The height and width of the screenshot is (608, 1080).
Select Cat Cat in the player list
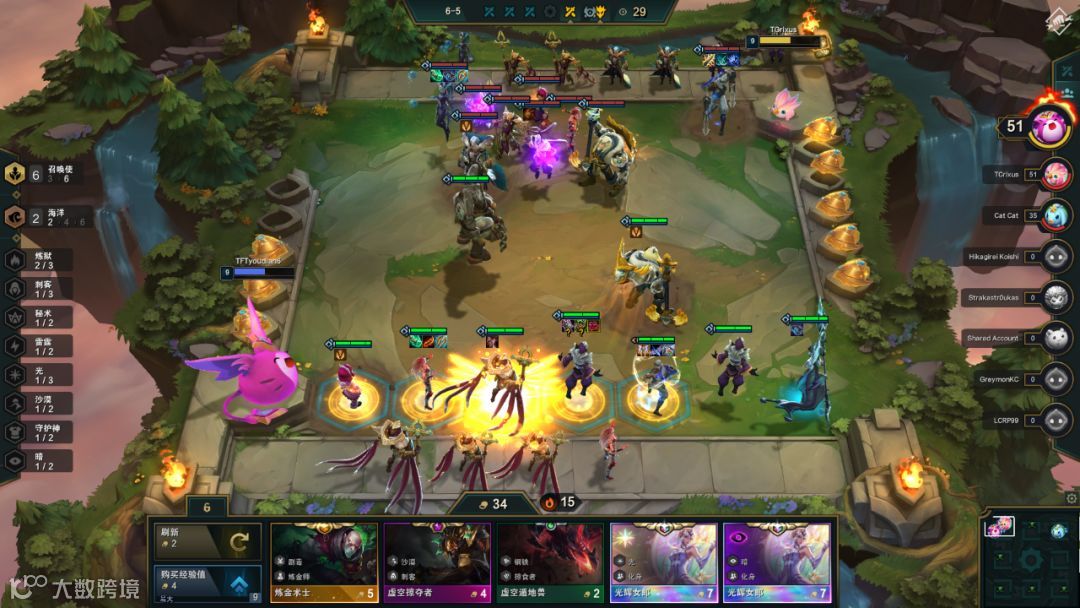point(1056,214)
